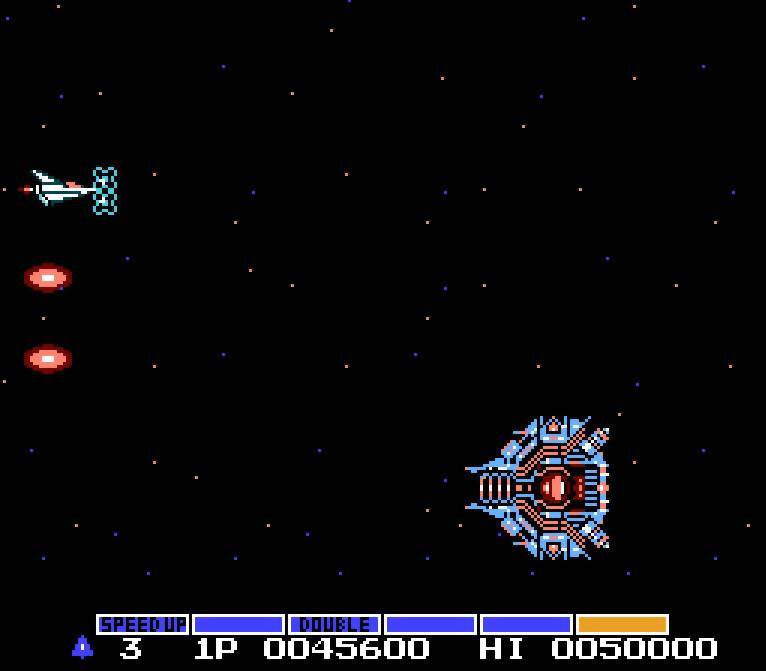Activate the orange highlighted power meter slot

coord(622,625)
